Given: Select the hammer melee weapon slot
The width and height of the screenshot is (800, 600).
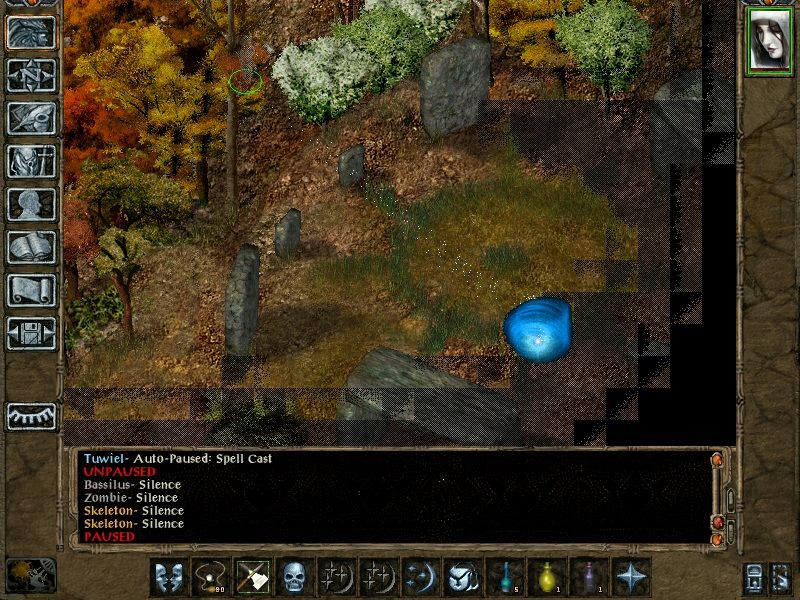Looking at the screenshot, I should pos(252,577).
